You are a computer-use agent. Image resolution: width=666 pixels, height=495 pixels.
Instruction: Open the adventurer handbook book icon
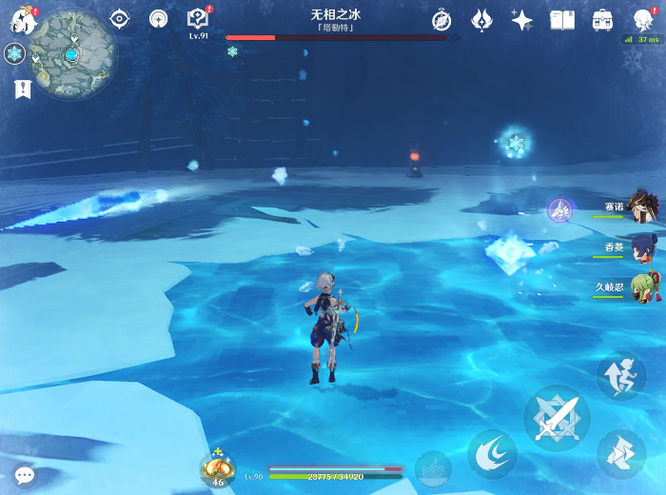click(562, 20)
